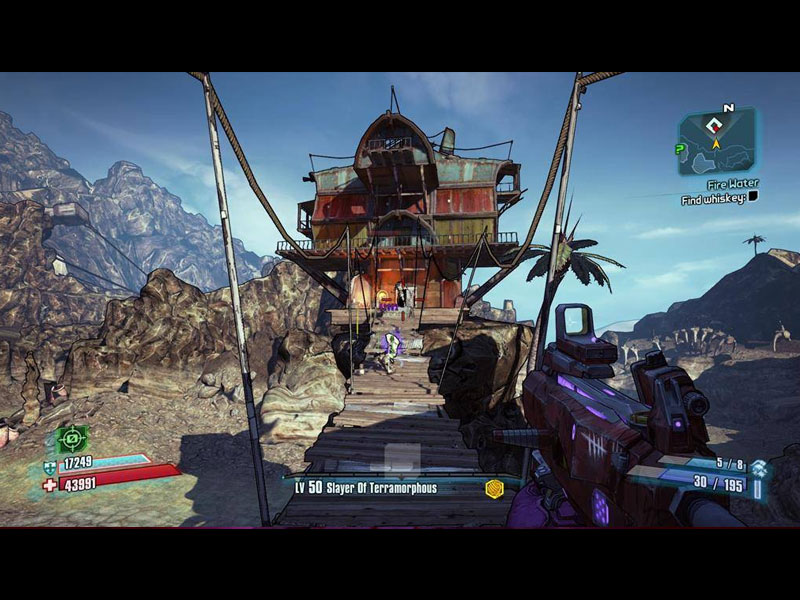
Task: Click the blue shield icon
Action: coord(50,466)
